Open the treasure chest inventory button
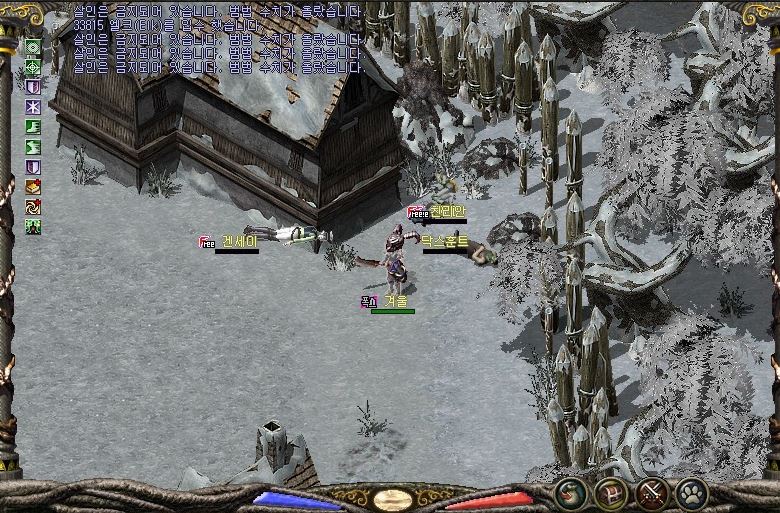Viewport: 780px width, 513px height. [611, 492]
